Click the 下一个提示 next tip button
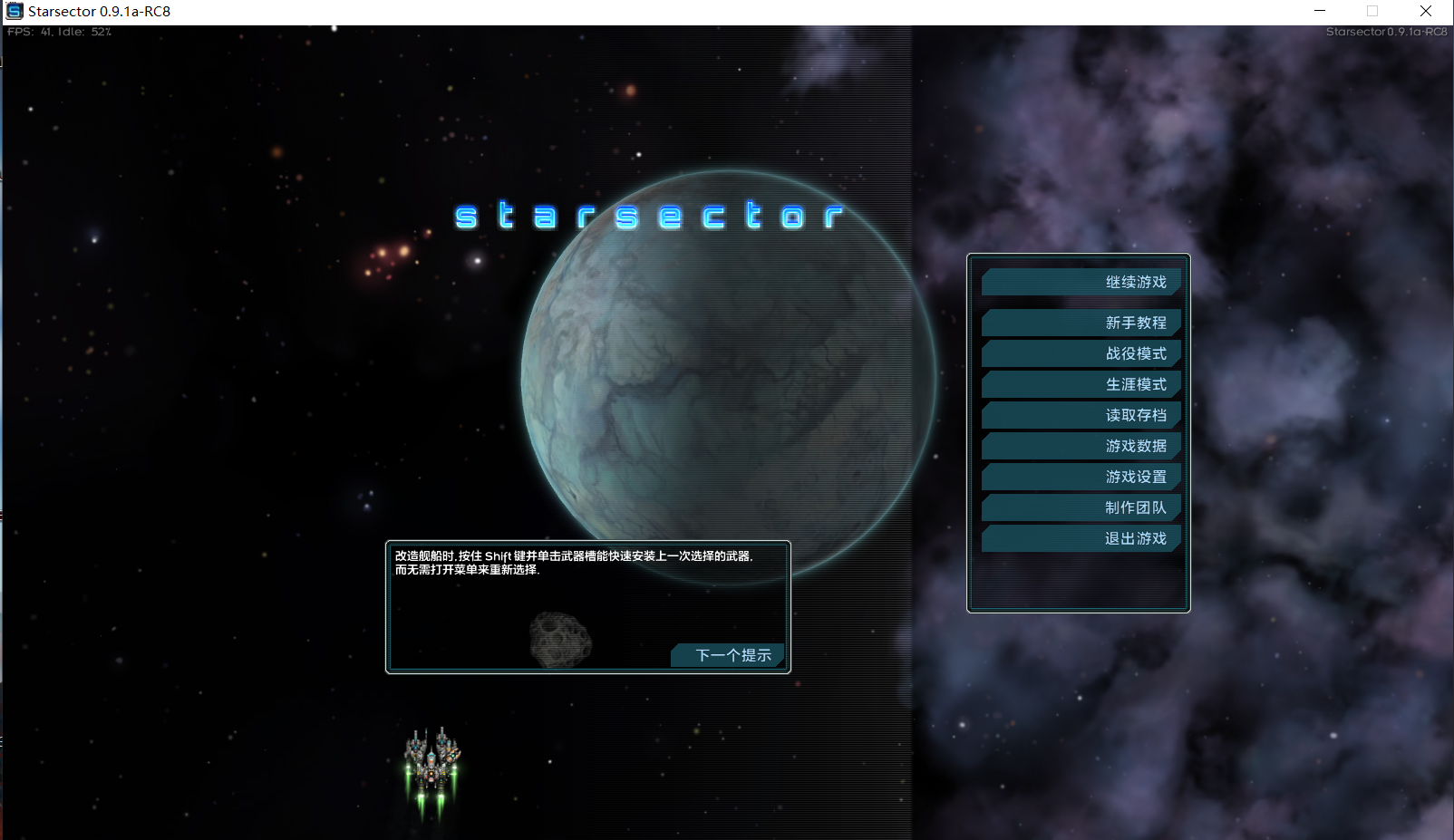The width and height of the screenshot is (1454, 840). [x=729, y=655]
